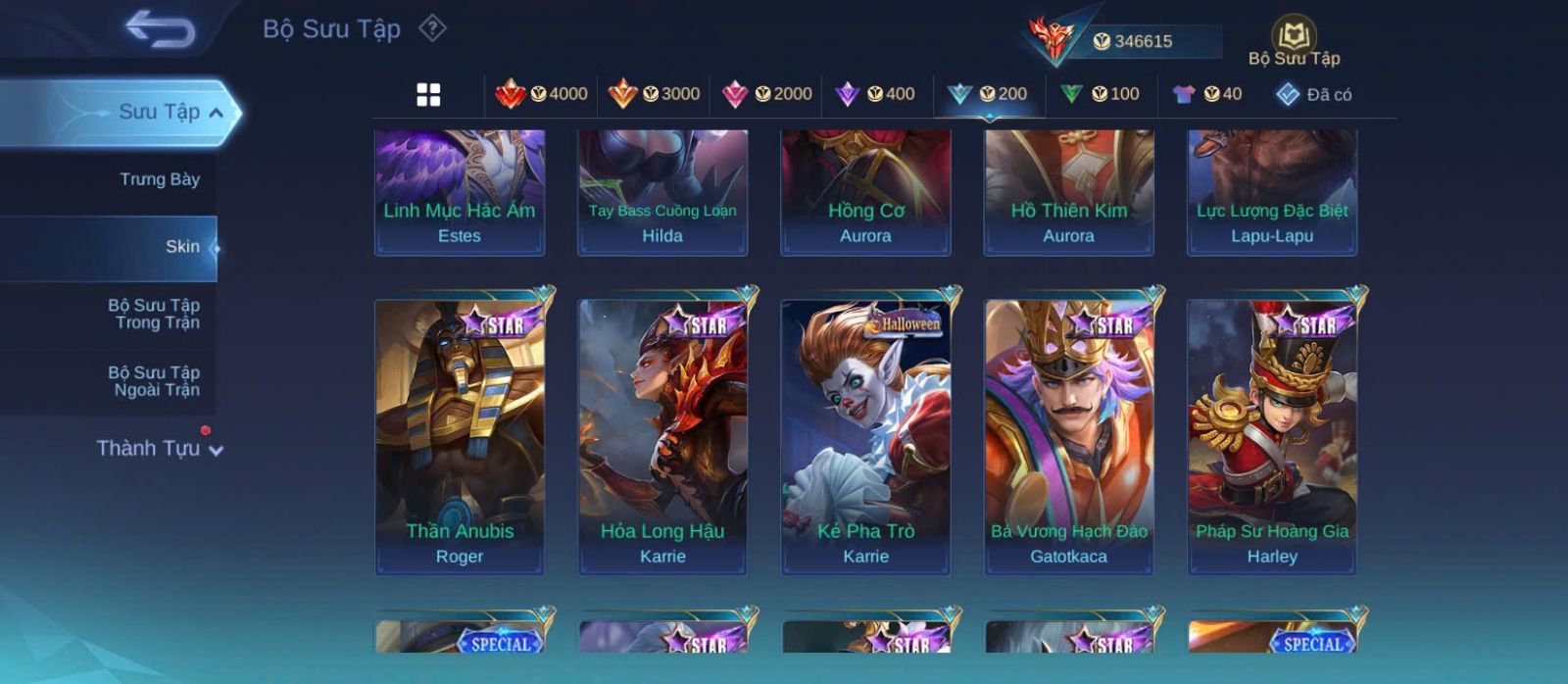Open Bộ Sưu Tập Trong Trận
The image size is (1568, 684).
(154, 314)
